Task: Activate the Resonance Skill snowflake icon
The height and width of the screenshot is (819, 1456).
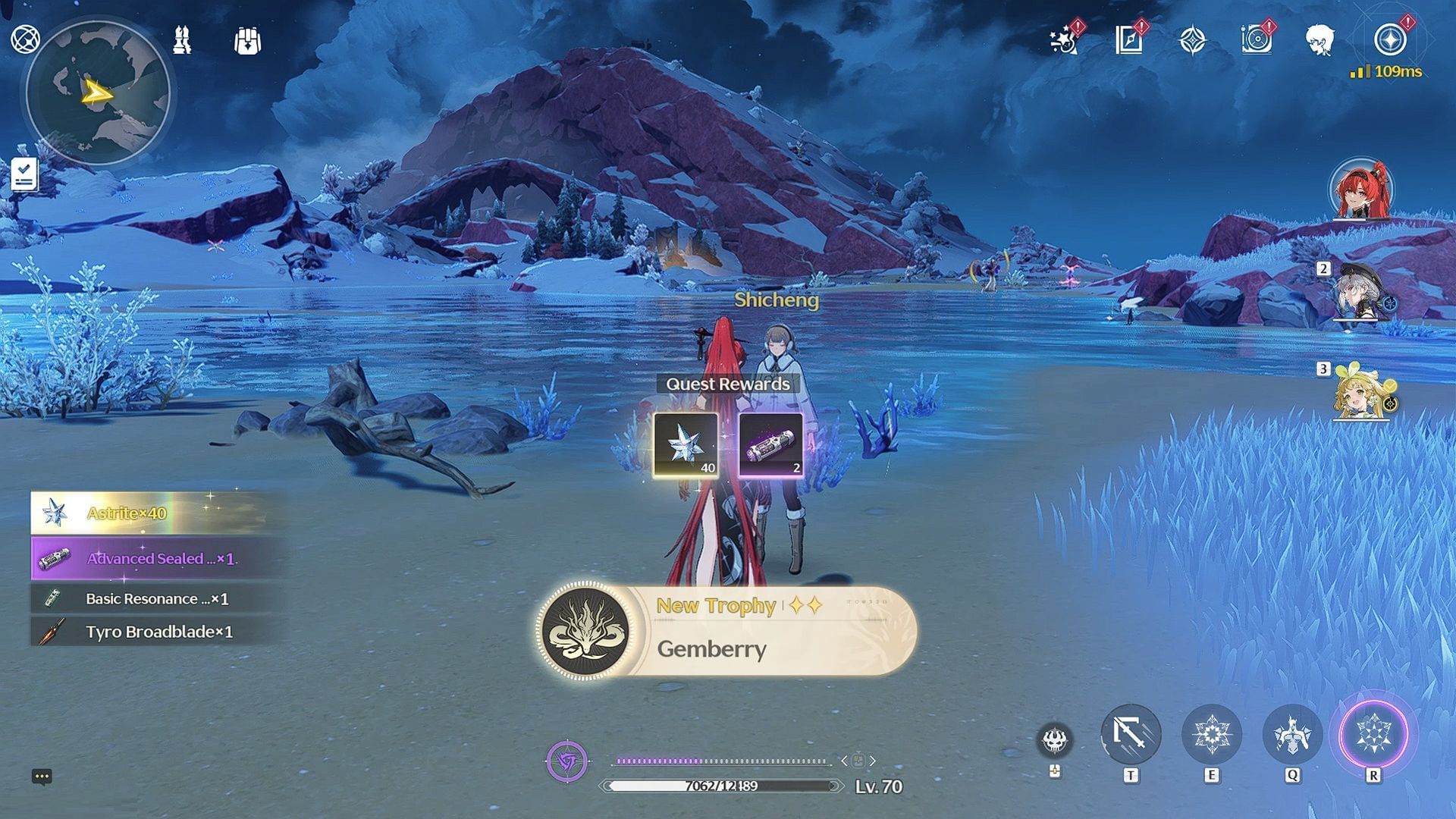Action: (x=1211, y=735)
